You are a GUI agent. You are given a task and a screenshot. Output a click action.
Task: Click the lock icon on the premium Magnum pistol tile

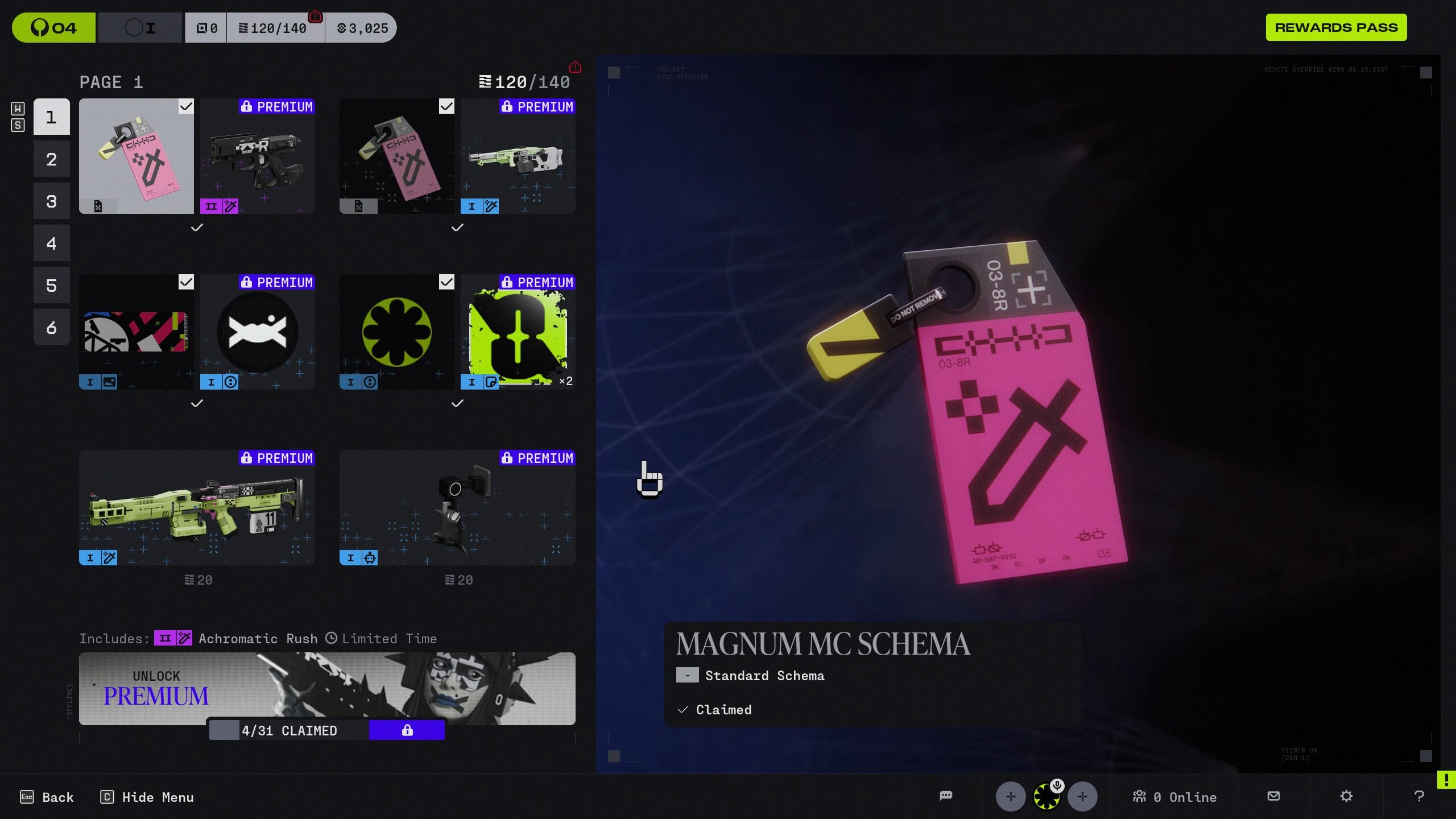(246, 107)
